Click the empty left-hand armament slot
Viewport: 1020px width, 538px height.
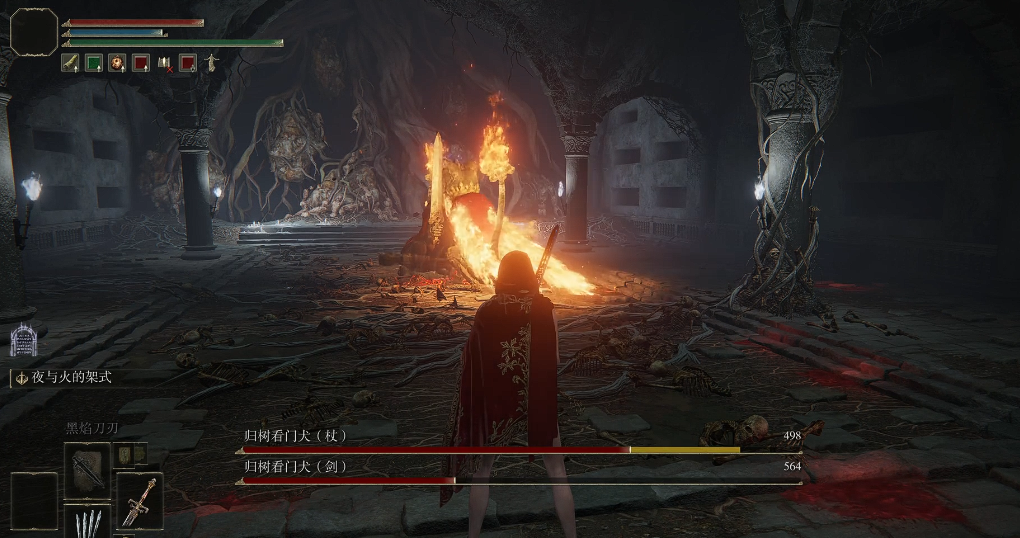(x=34, y=500)
